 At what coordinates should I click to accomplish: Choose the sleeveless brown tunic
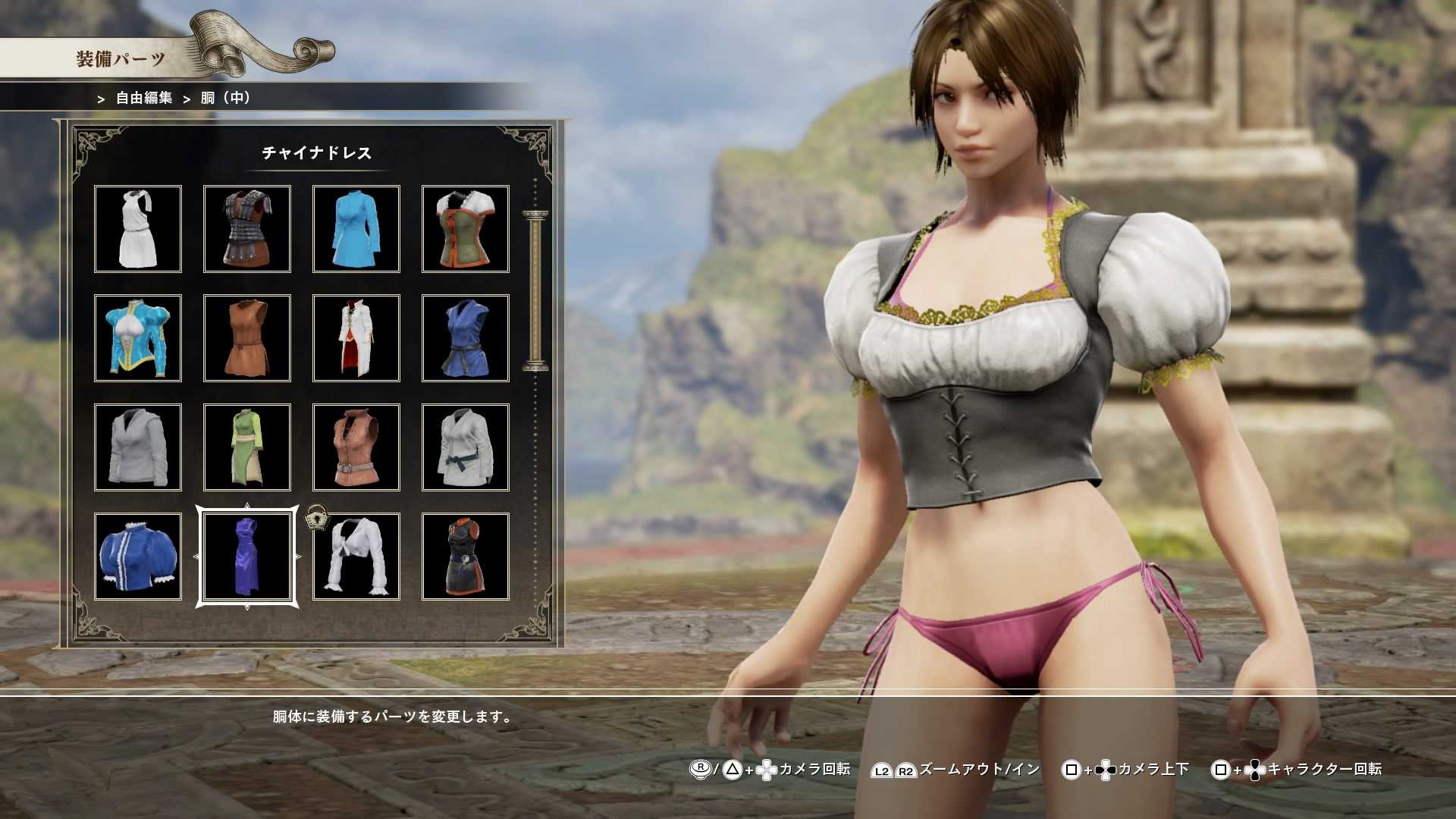tap(247, 337)
